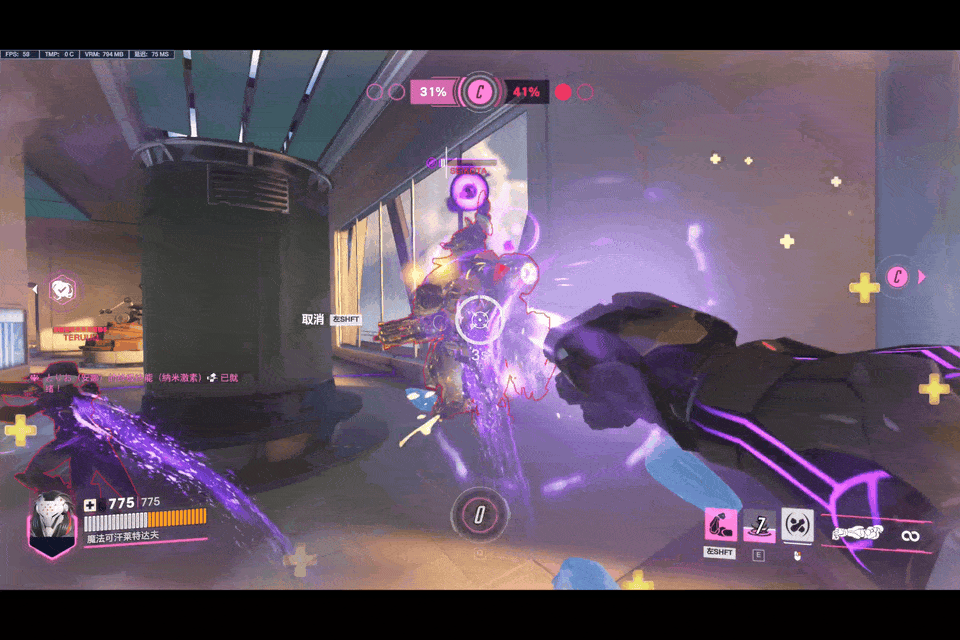Viewport: 960px width, 640px height.
Task: Use the Power Block ability icon
Action: (x=797, y=525)
